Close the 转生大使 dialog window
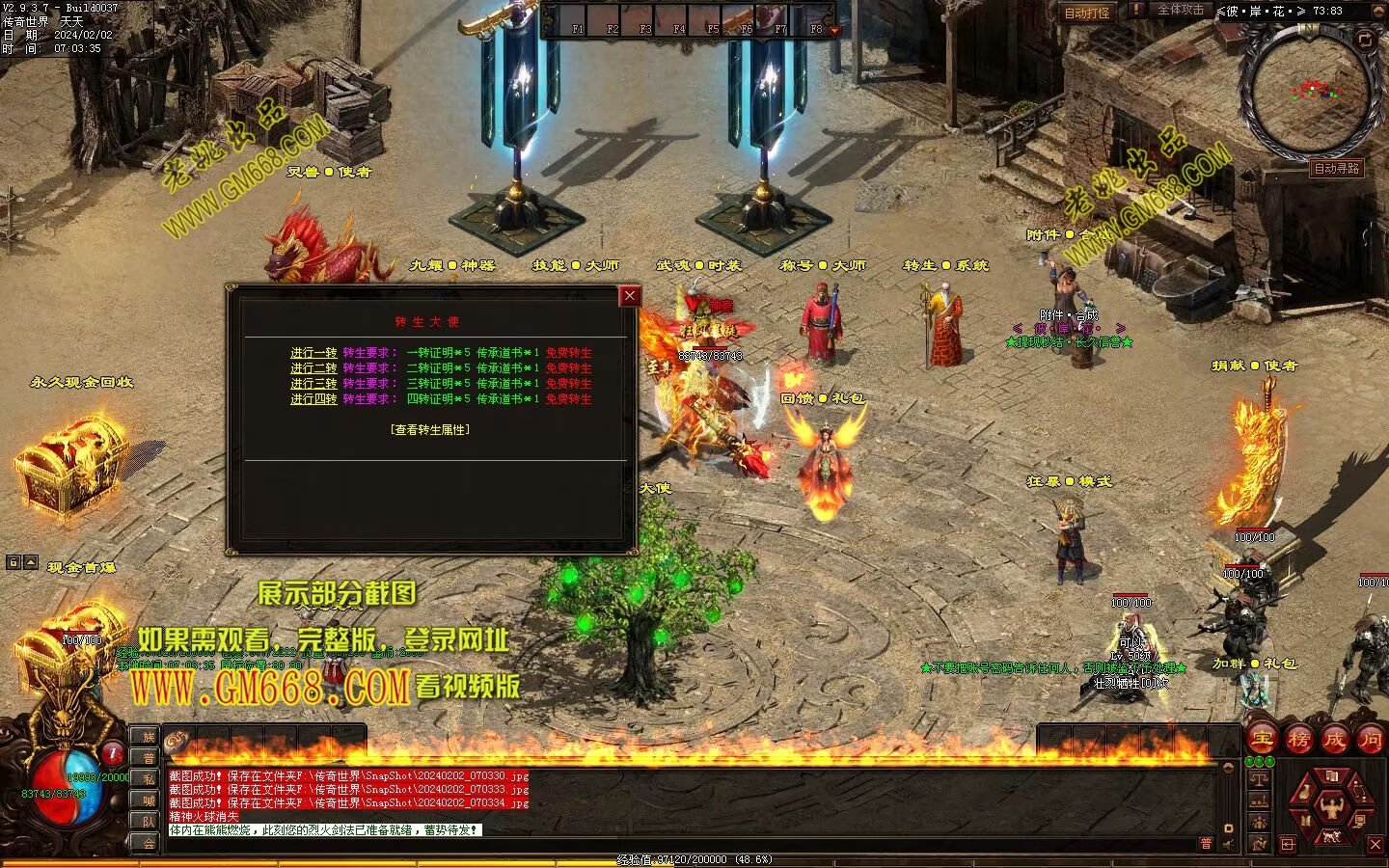1389x868 pixels. pos(630,296)
